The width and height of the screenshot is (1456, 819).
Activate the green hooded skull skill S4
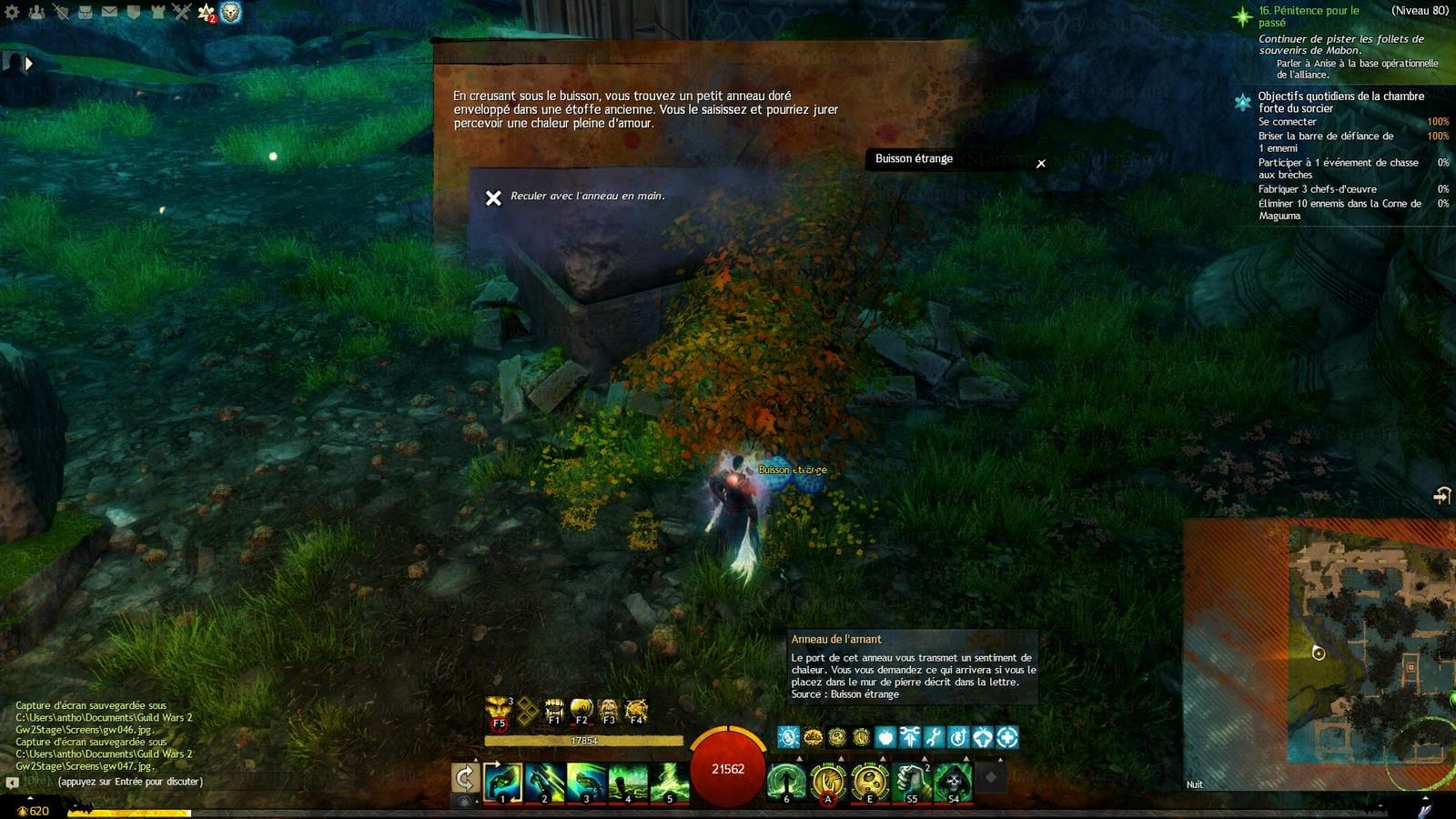953,782
